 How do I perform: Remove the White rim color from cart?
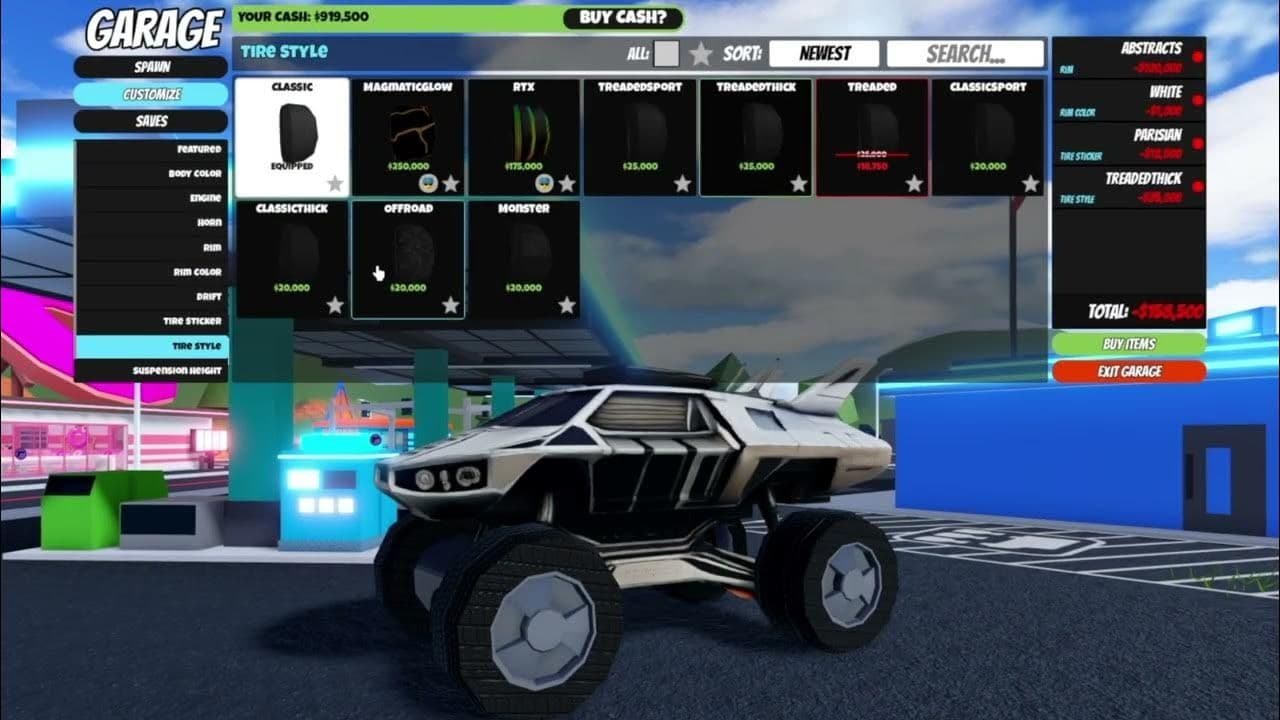[1197, 99]
